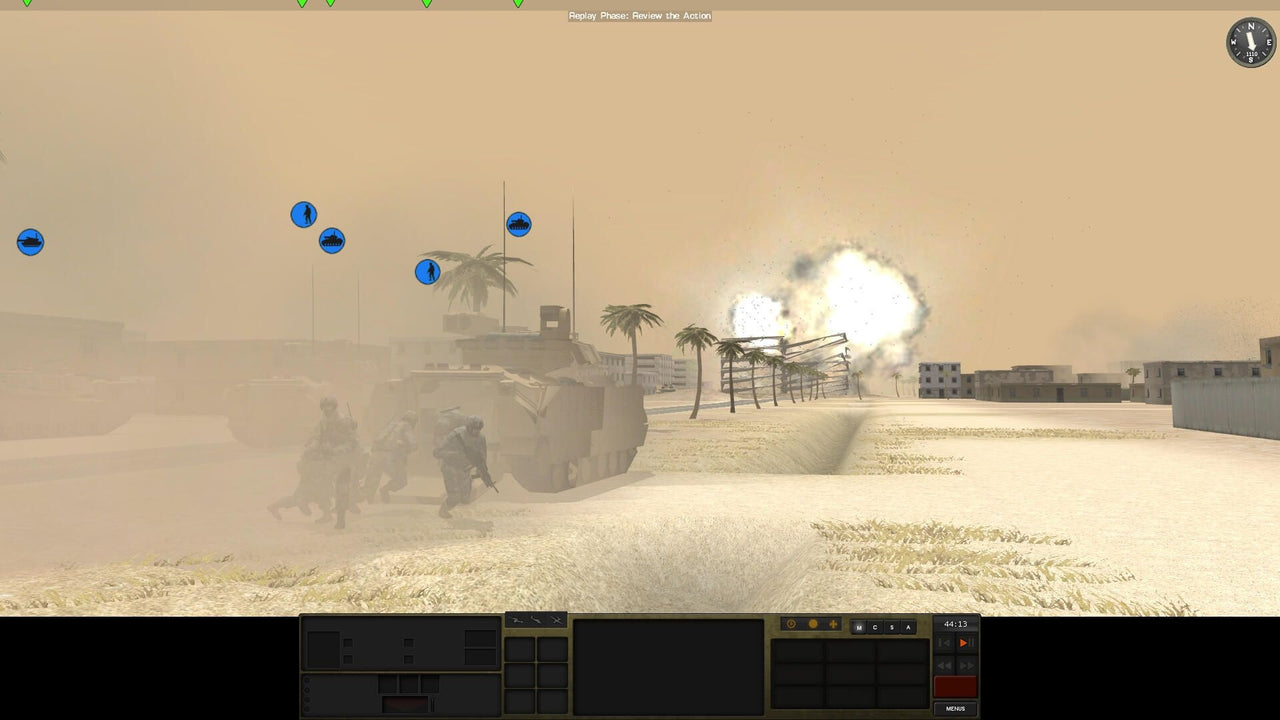Click the clock icon in the command panel

click(792, 624)
